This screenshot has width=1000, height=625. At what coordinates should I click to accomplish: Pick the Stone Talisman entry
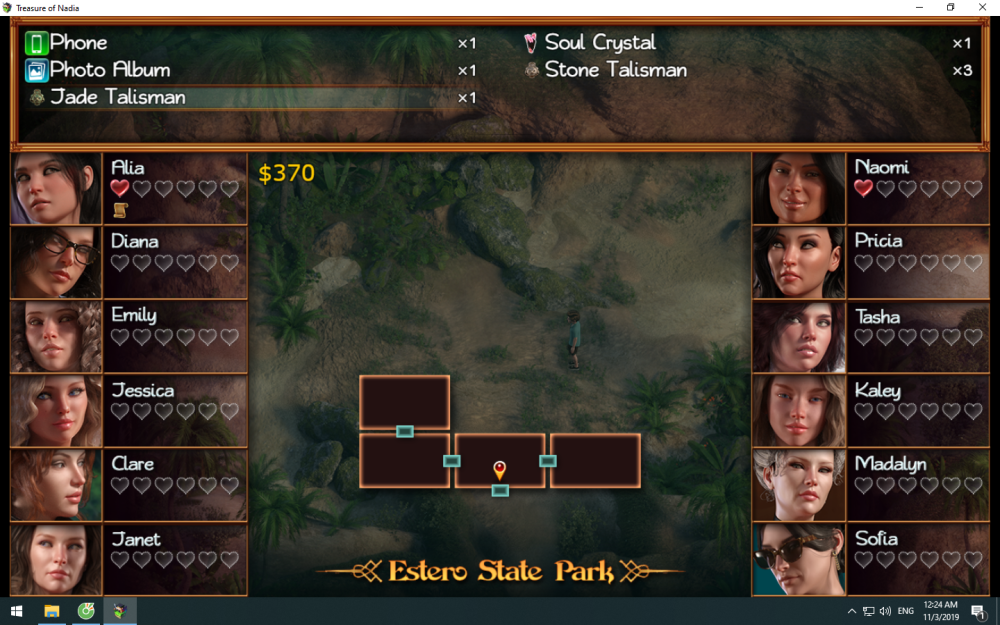[x=615, y=70]
